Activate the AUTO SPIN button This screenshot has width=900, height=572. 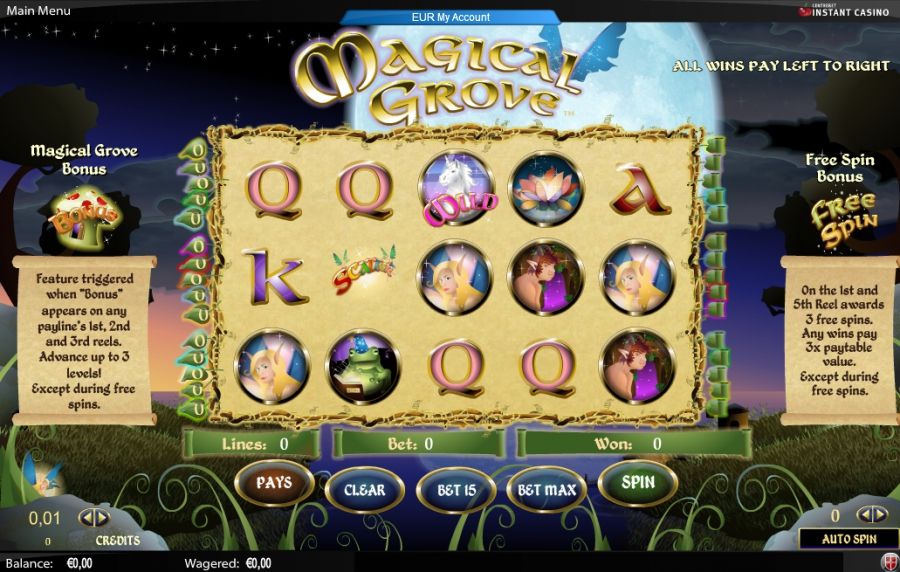(848, 539)
